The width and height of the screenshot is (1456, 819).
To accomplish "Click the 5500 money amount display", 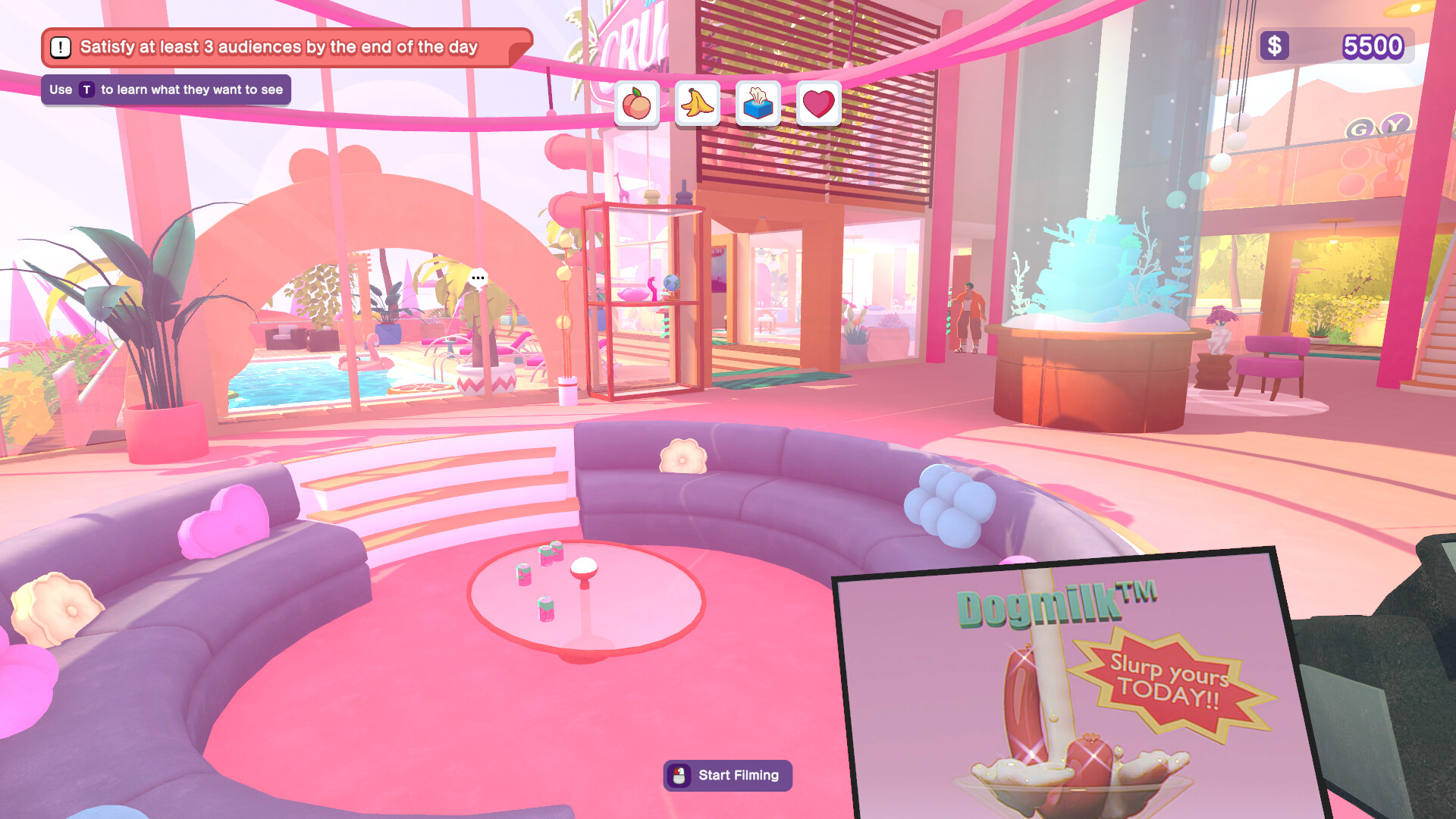I will pyautogui.click(x=1372, y=47).
